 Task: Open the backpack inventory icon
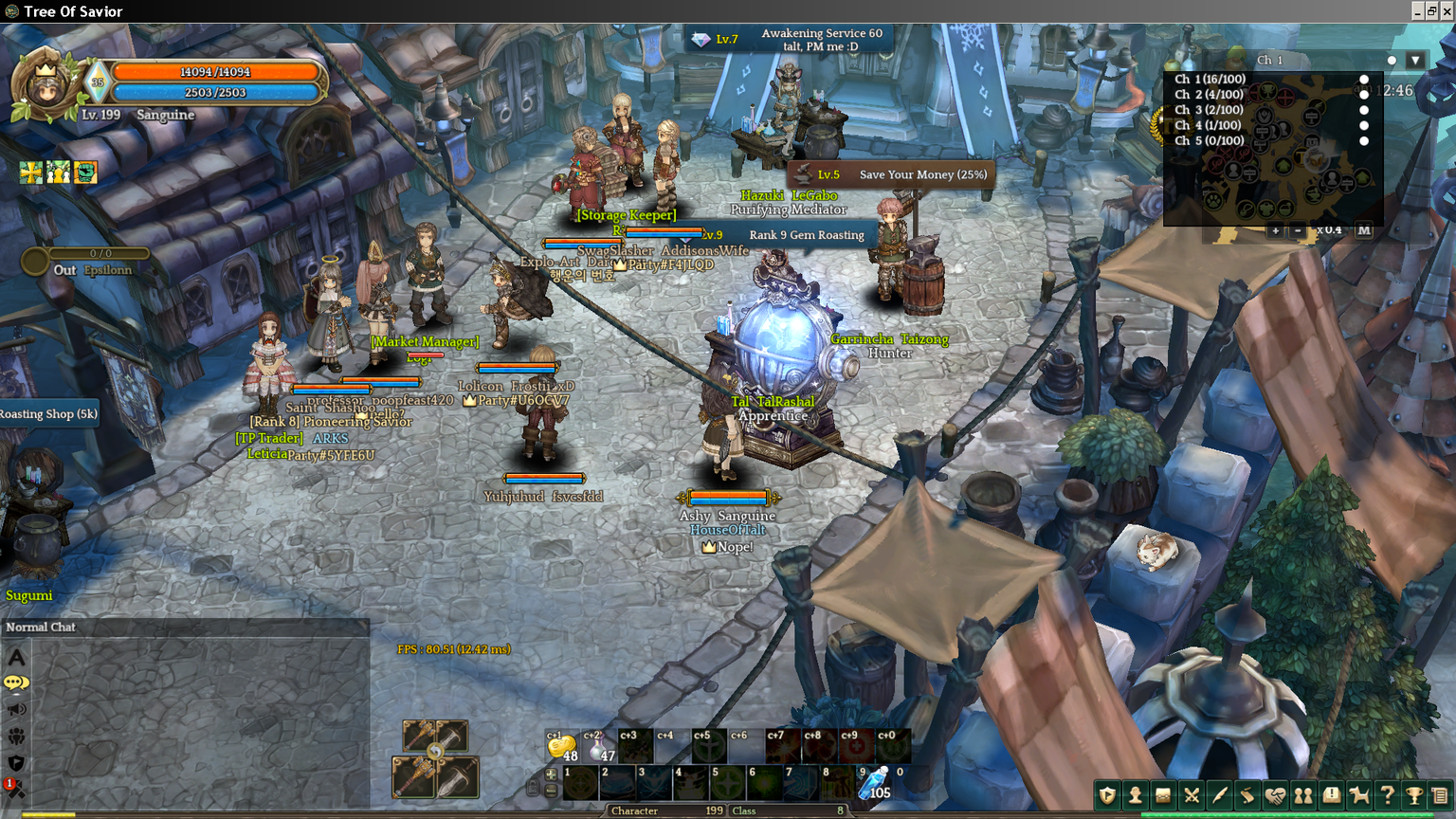[1163, 795]
